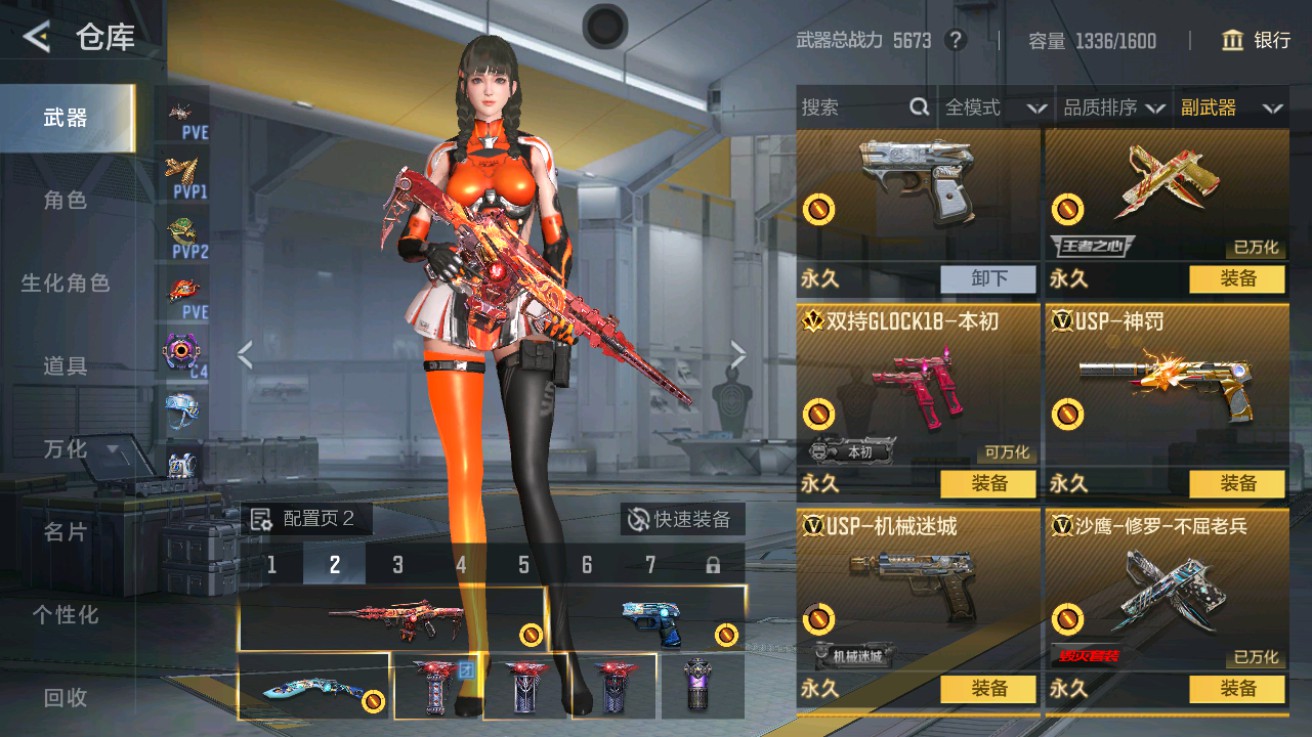Go back from the 仓库 screen
Viewport: 1312px width, 737px height.
point(38,38)
